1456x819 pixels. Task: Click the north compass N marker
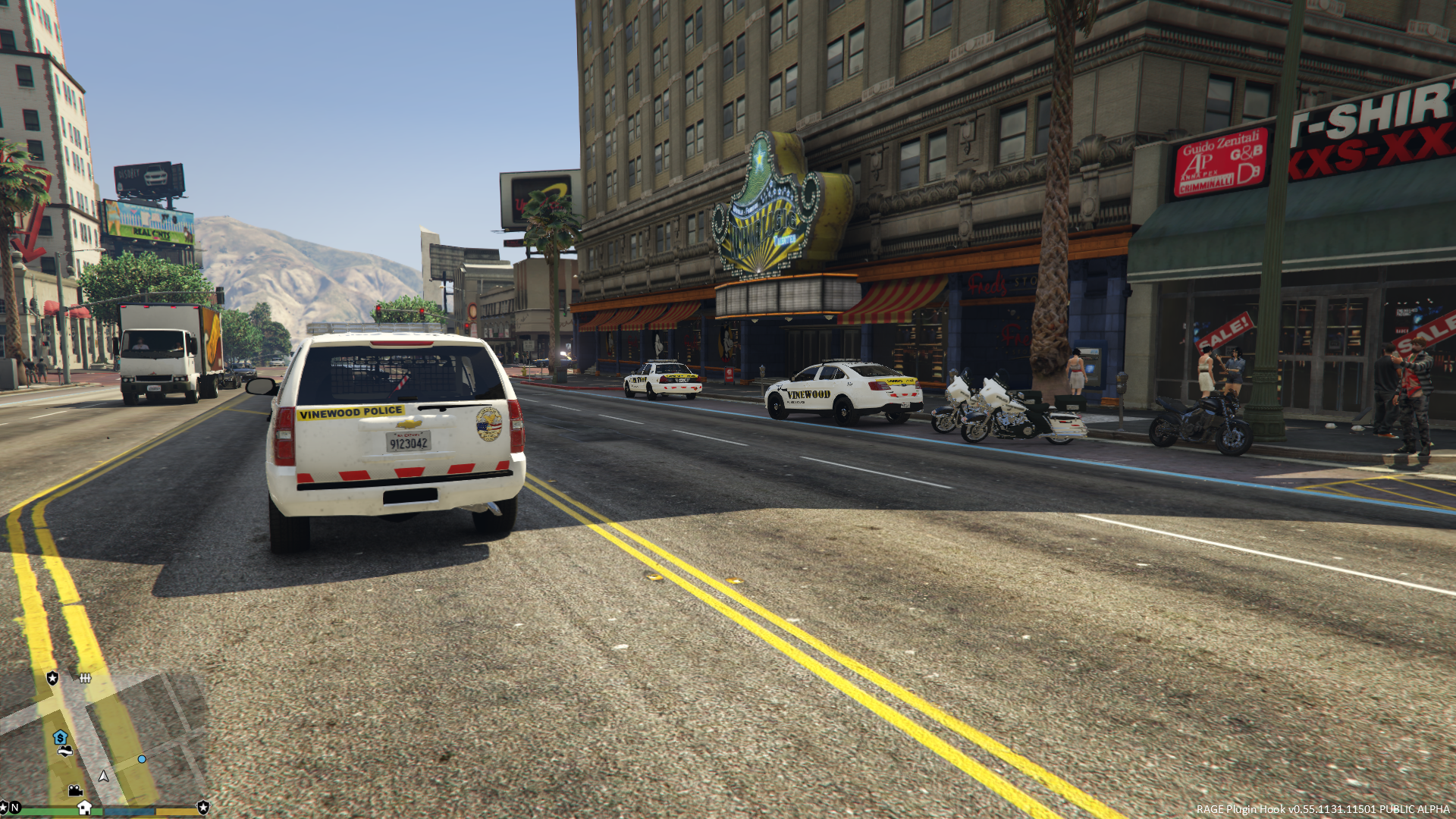point(15,808)
